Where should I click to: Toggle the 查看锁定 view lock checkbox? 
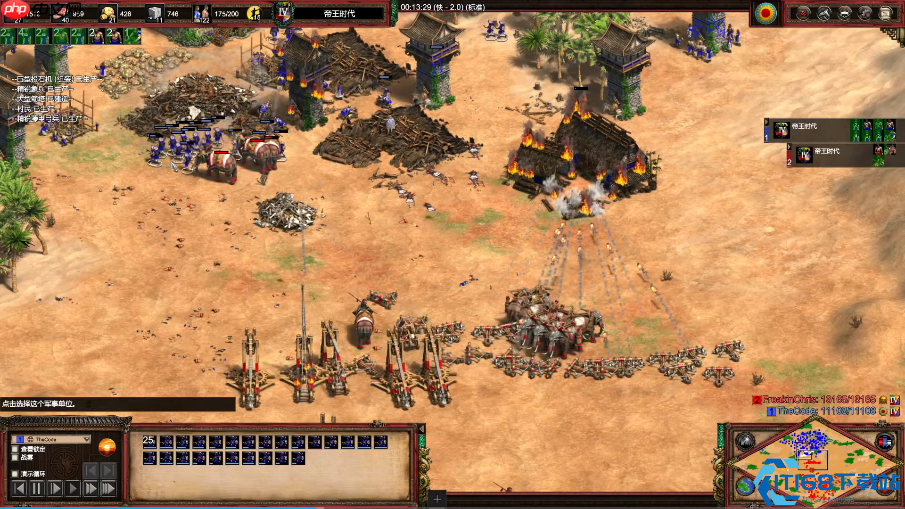pos(14,450)
